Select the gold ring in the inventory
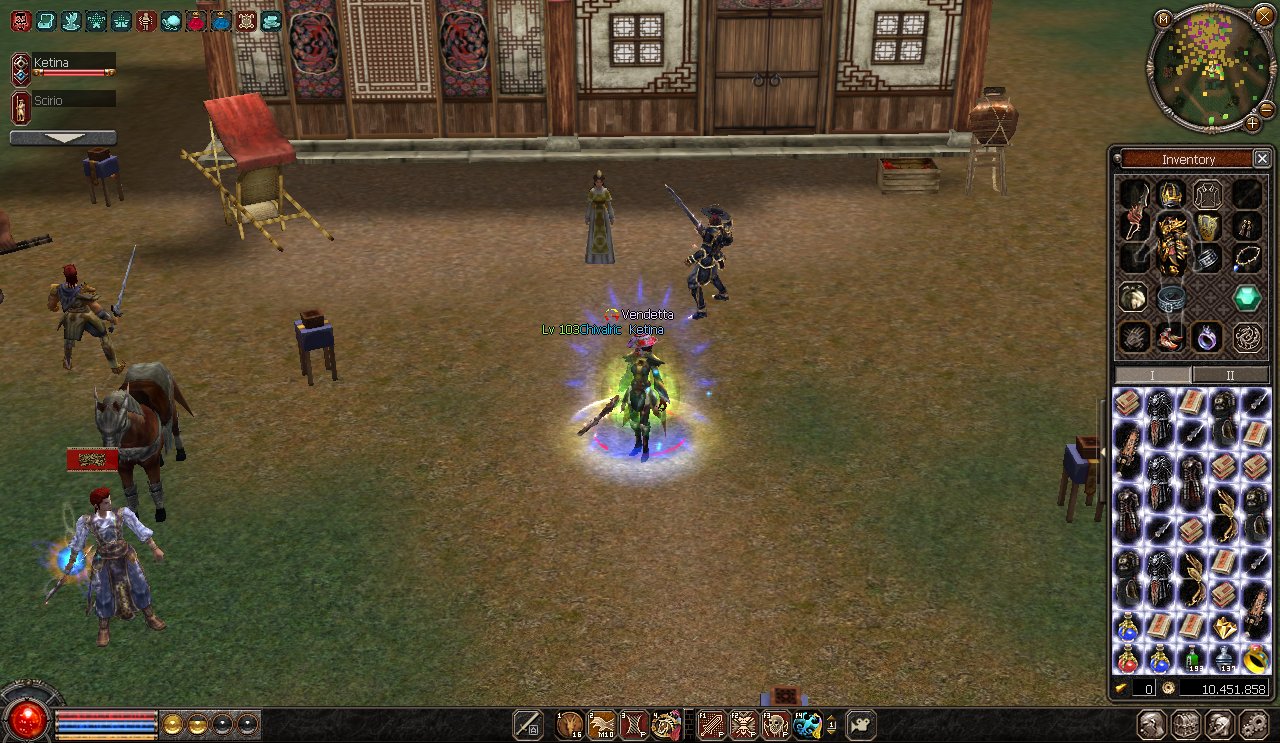This screenshot has width=1280, height=743. pyautogui.click(x=1255, y=658)
